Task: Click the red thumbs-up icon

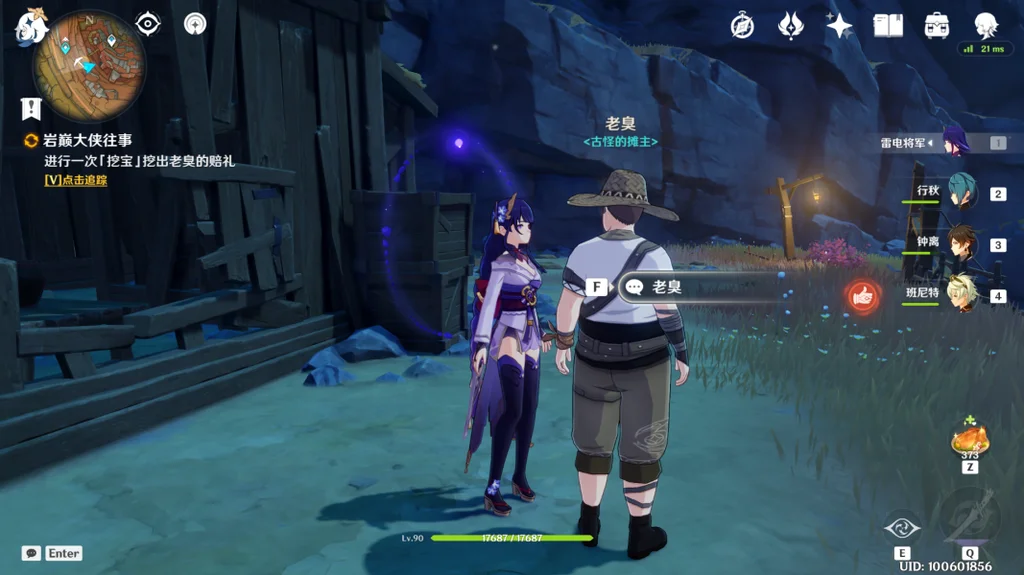Action: (x=860, y=295)
